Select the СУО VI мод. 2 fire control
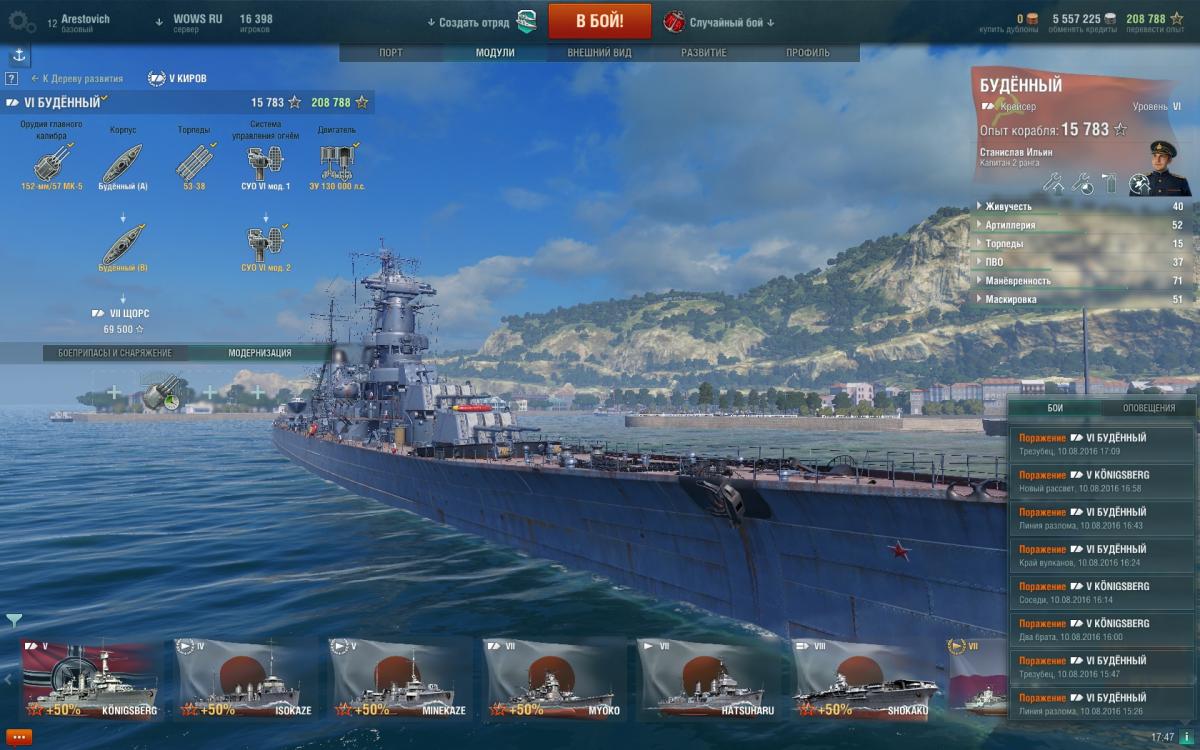 coord(265,245)
